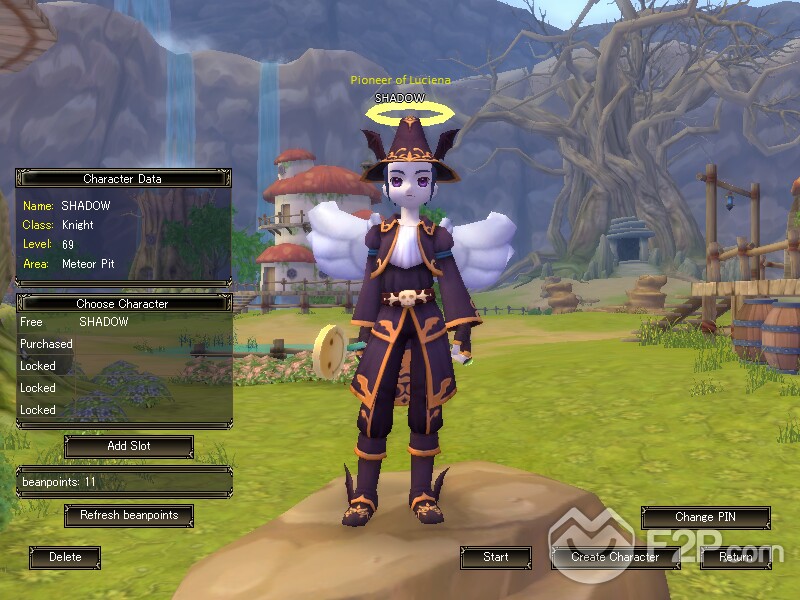The height and width of the screenshot is (600, 800).
Task: Add a new character slot
Action: tap(128, 446)
